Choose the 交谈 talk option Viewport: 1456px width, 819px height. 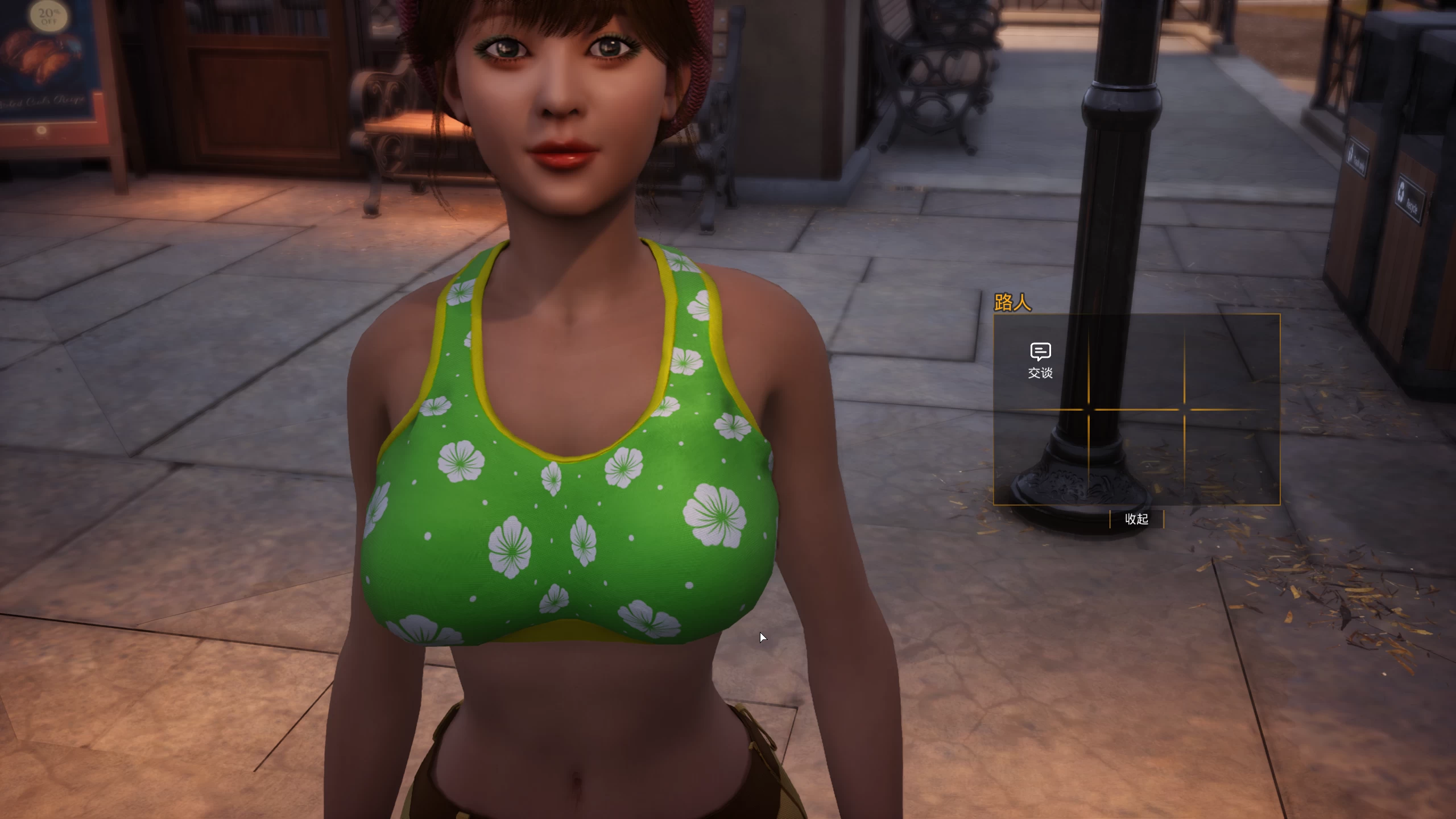tap(1040, 361)
